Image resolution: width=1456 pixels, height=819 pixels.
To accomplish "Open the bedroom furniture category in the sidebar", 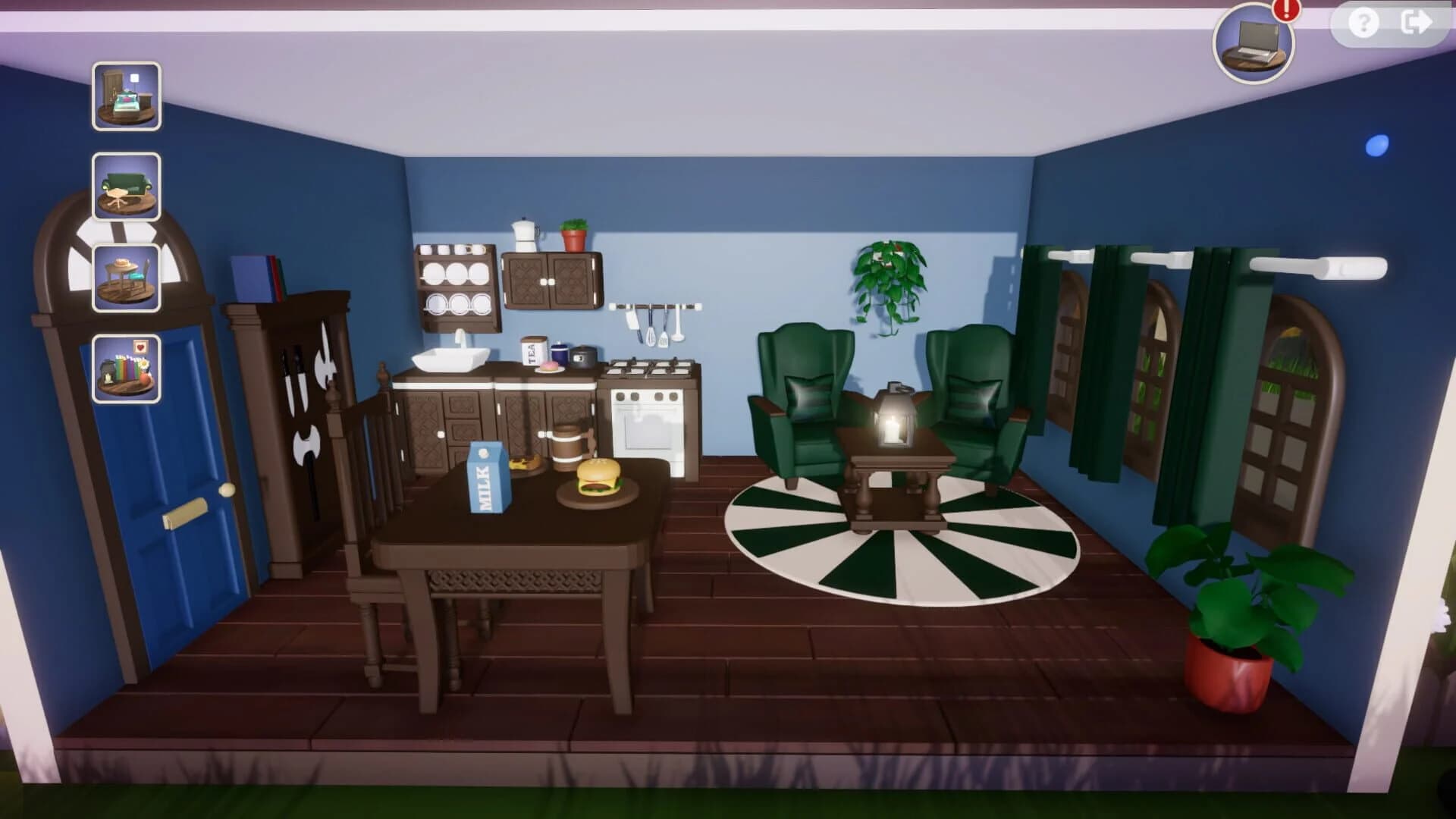I will [x=127, y=96].
